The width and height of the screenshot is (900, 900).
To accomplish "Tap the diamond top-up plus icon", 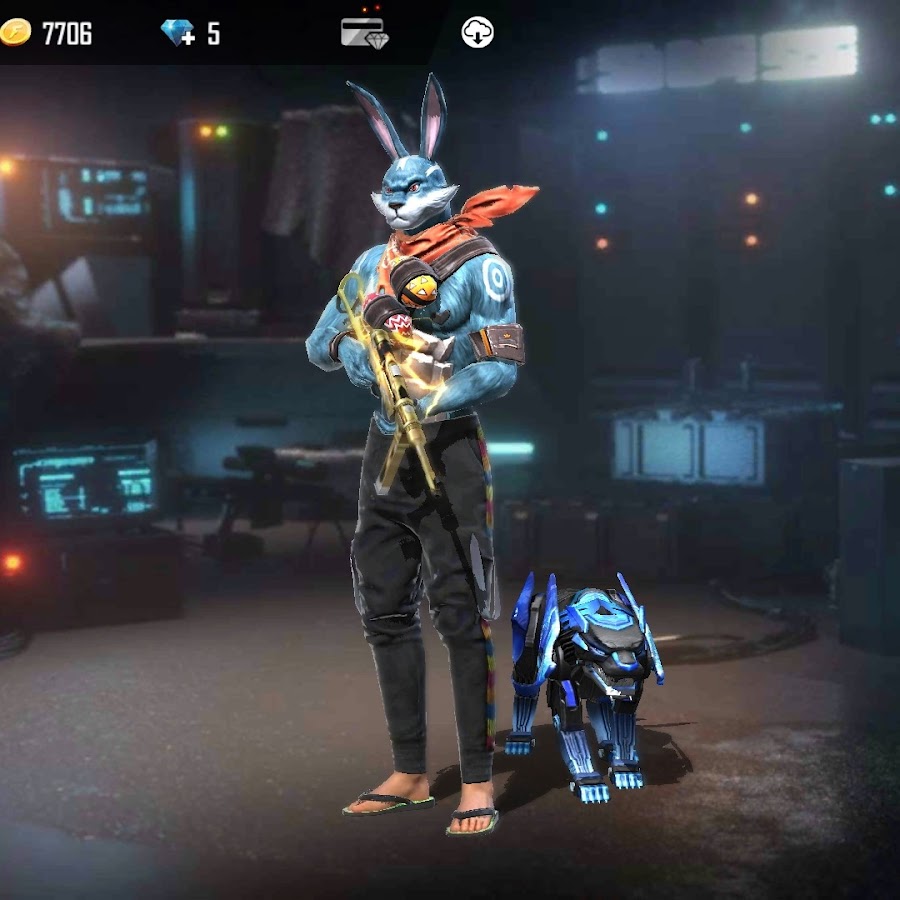I will (179, 33).
